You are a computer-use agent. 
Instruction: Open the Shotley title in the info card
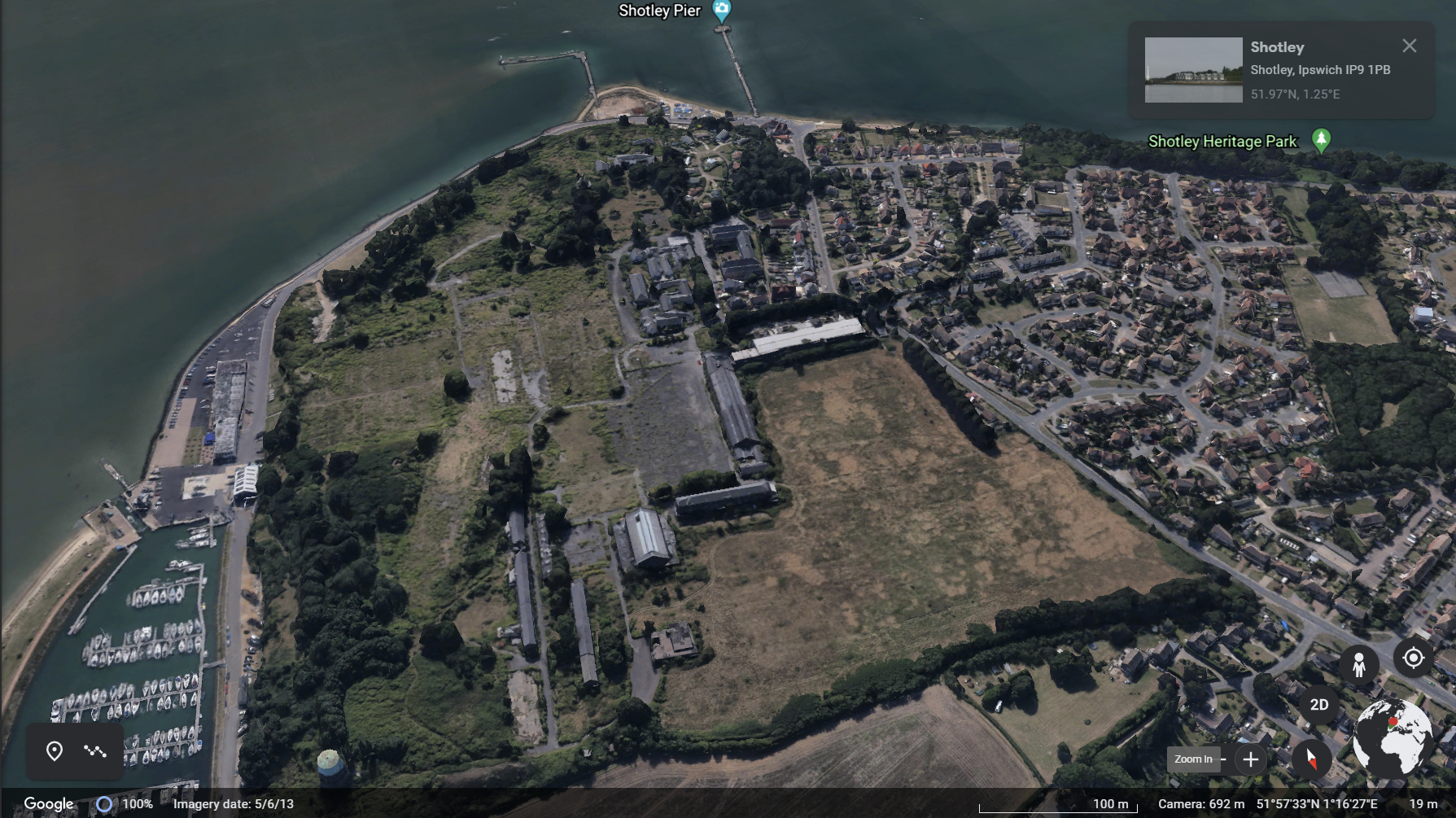1277,47
